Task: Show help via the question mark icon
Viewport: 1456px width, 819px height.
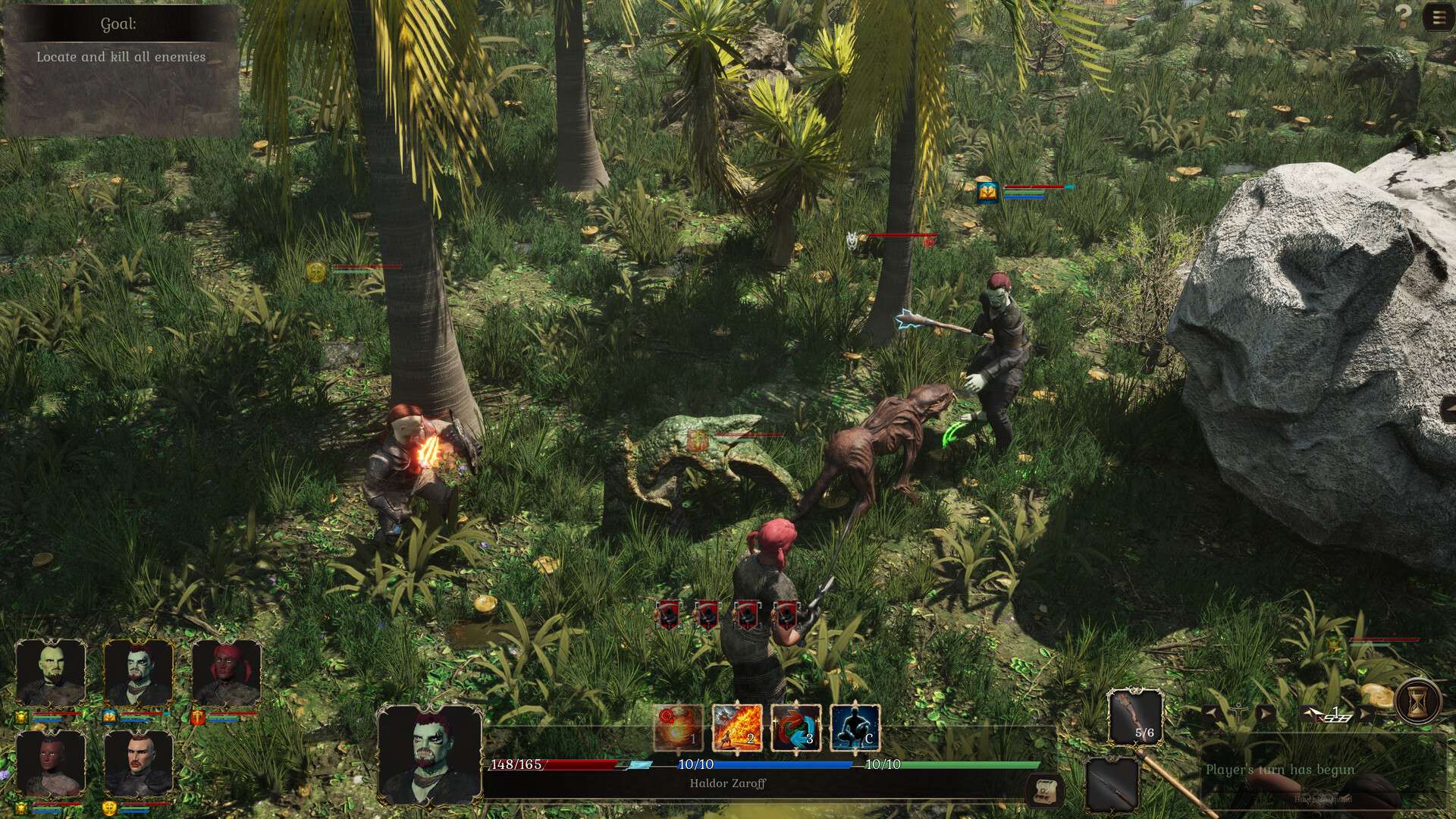Action: tap(1404, 17)
